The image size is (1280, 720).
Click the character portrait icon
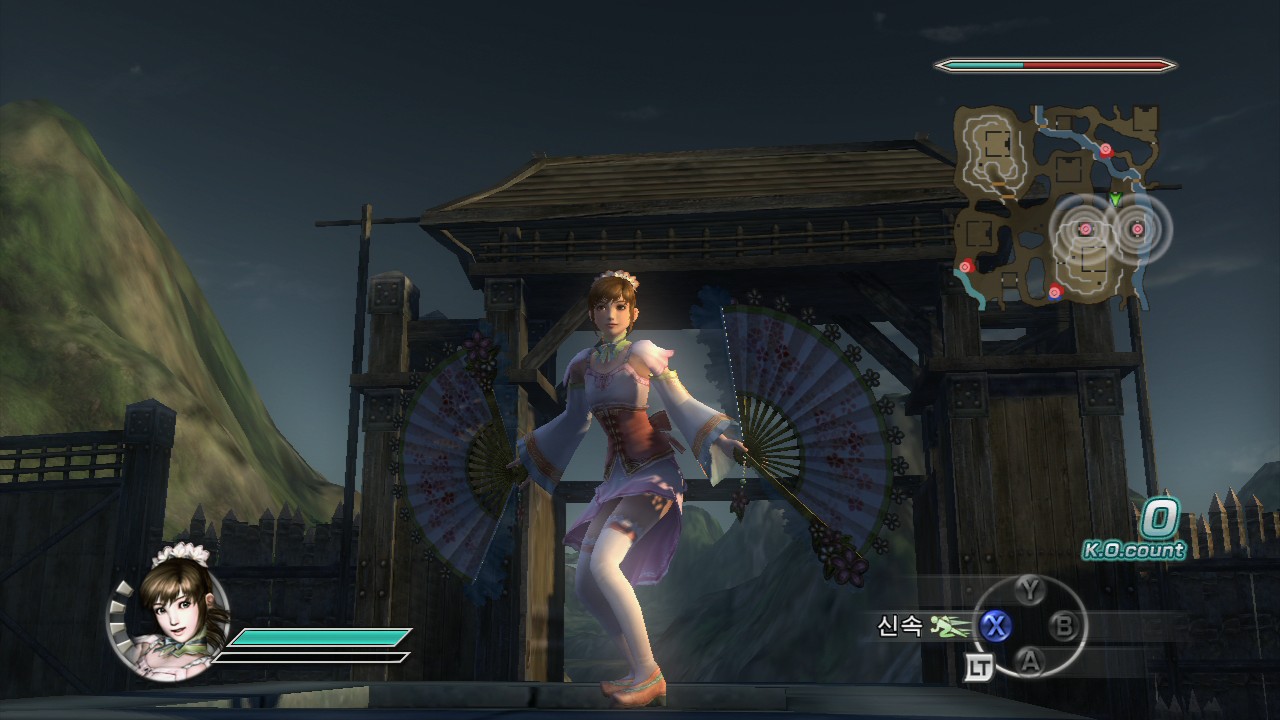(x=168, y=610)
